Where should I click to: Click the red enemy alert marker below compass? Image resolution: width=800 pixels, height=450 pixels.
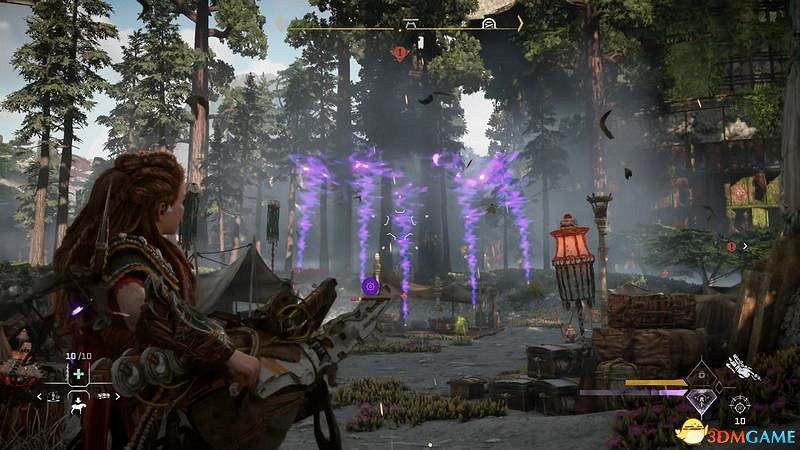click(x=400, y=52)
